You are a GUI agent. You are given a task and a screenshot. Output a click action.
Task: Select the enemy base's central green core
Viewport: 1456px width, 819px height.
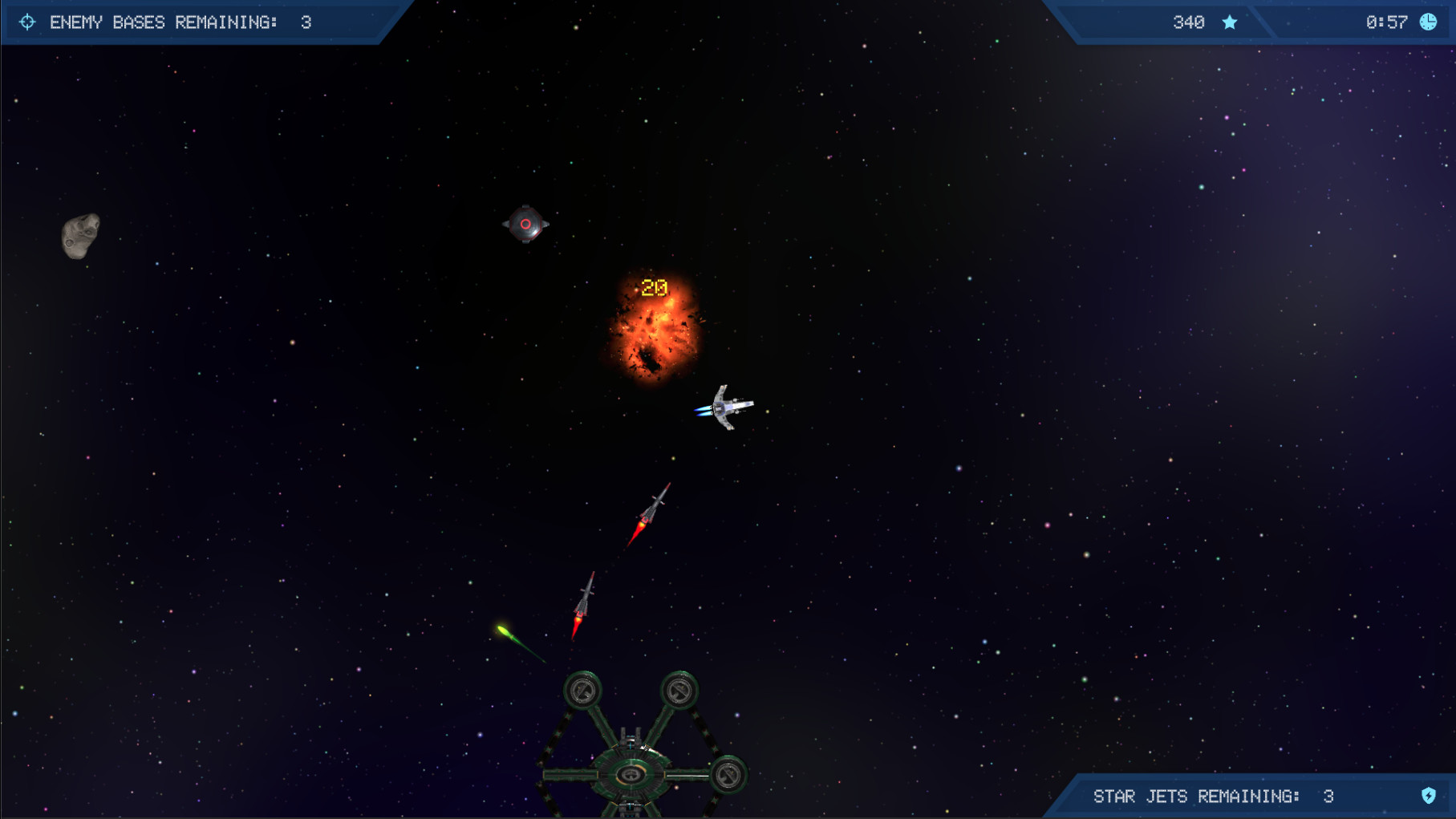(631, 775)
